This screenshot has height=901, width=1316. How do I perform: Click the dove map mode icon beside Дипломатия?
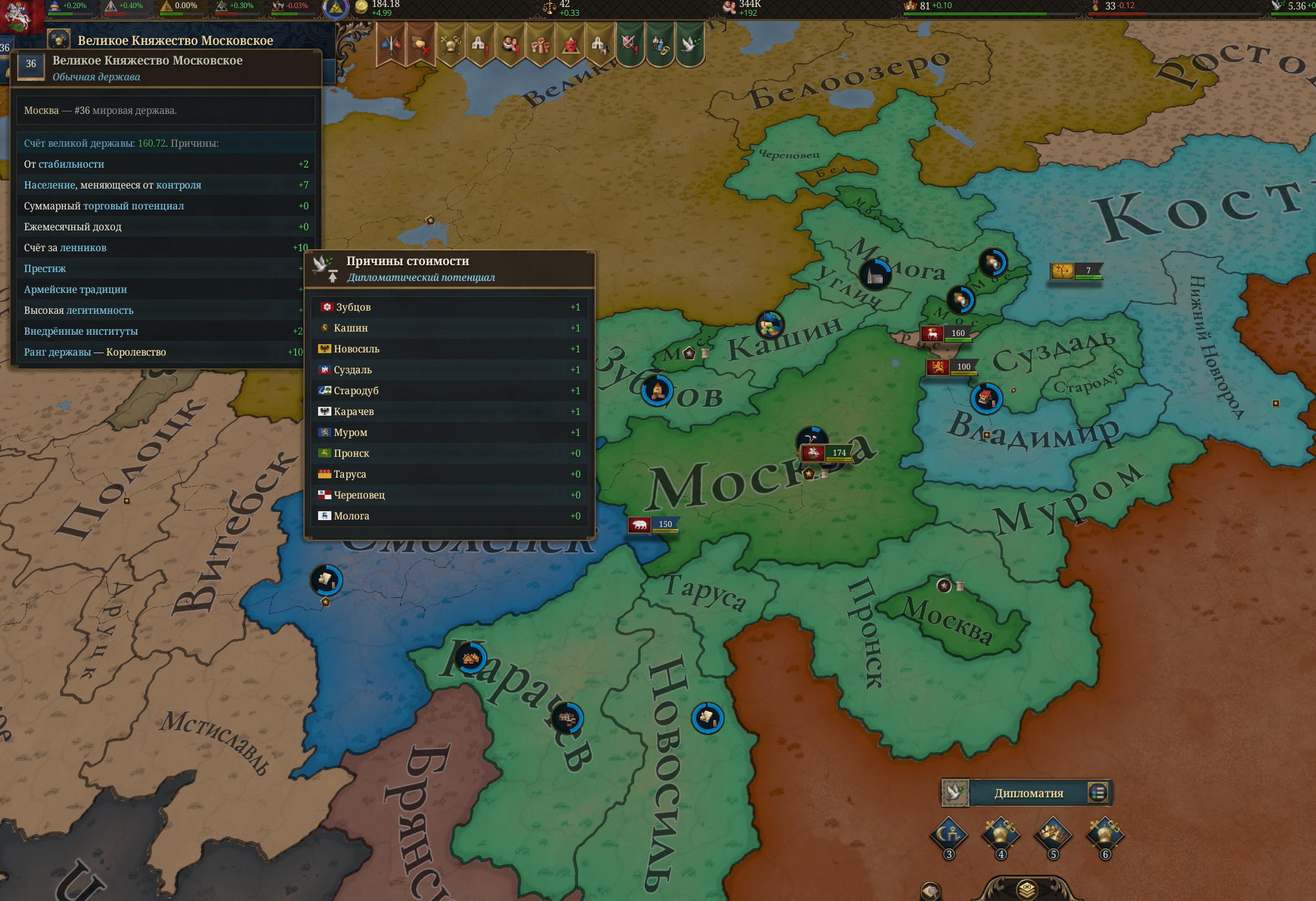955,793
